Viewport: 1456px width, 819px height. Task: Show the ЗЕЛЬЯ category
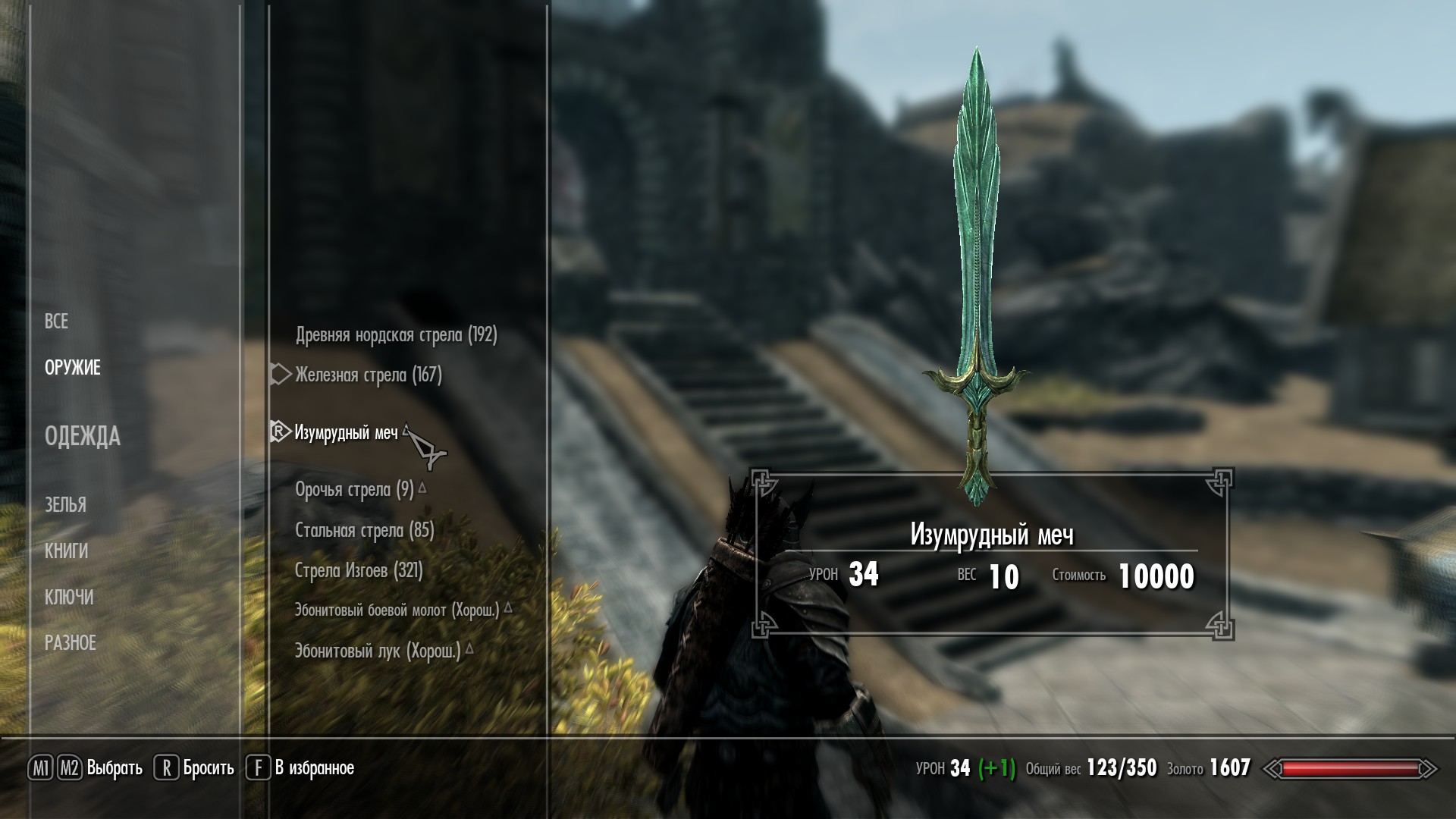[66, 504]
